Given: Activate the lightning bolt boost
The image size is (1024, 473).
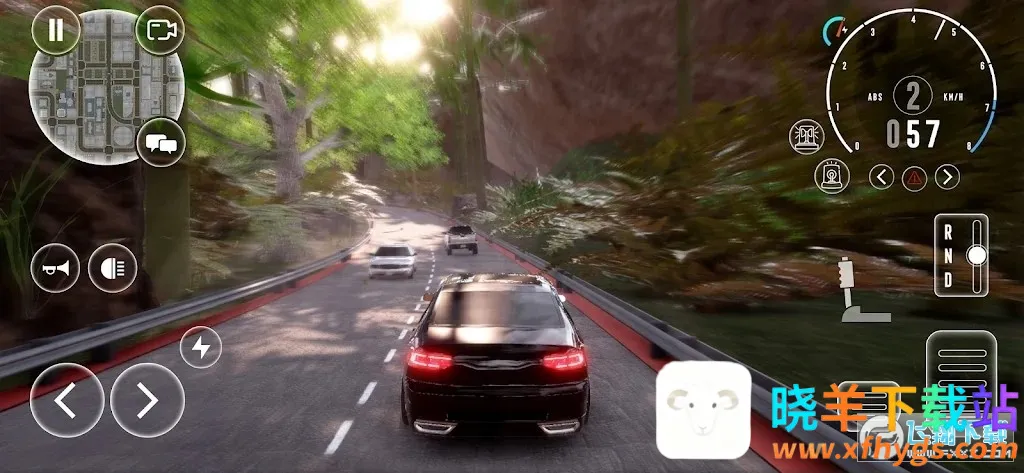Looking at the screenshot, I should 201,348.
